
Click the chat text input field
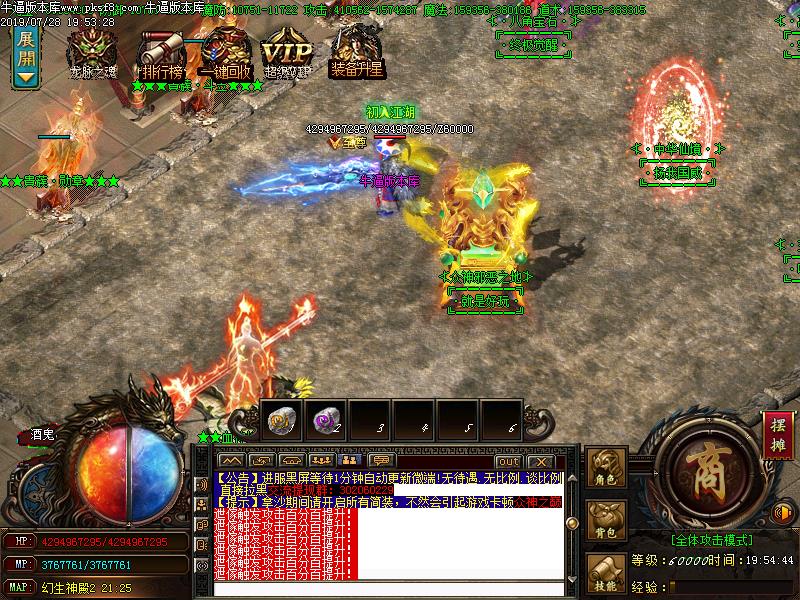[x=380, y=588]
